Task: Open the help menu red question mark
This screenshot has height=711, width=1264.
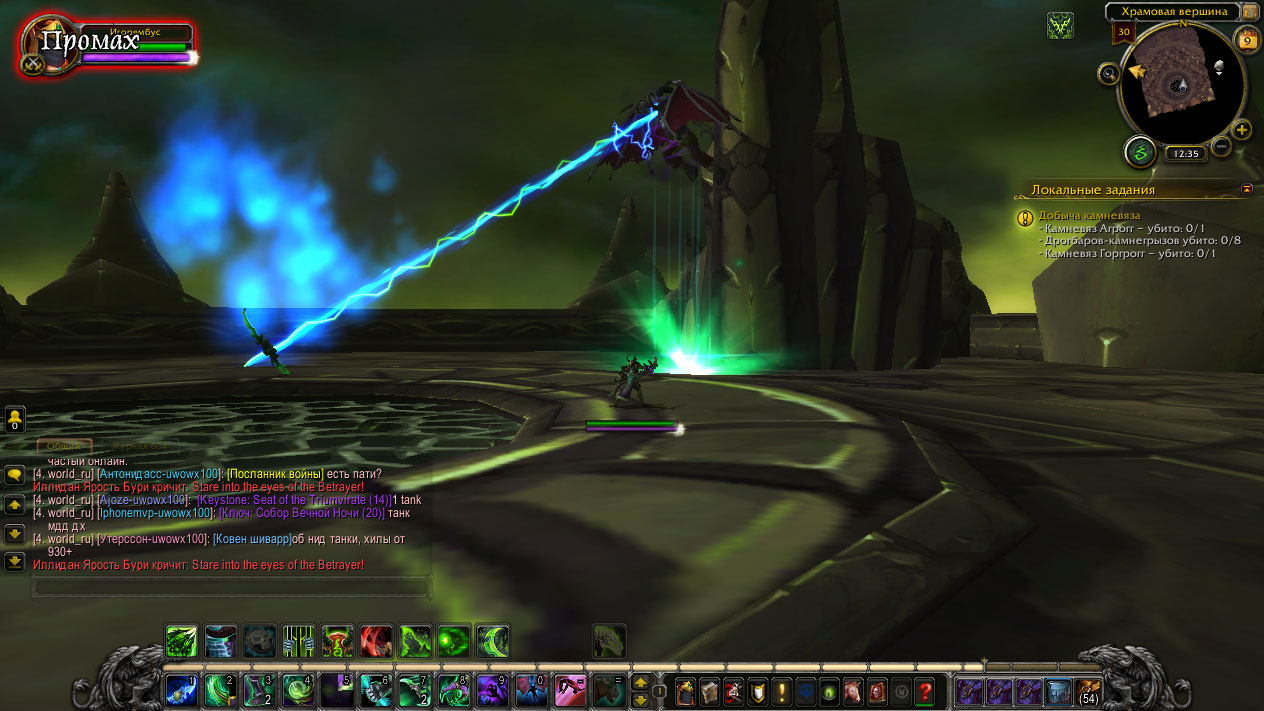Action: [925, 690]
